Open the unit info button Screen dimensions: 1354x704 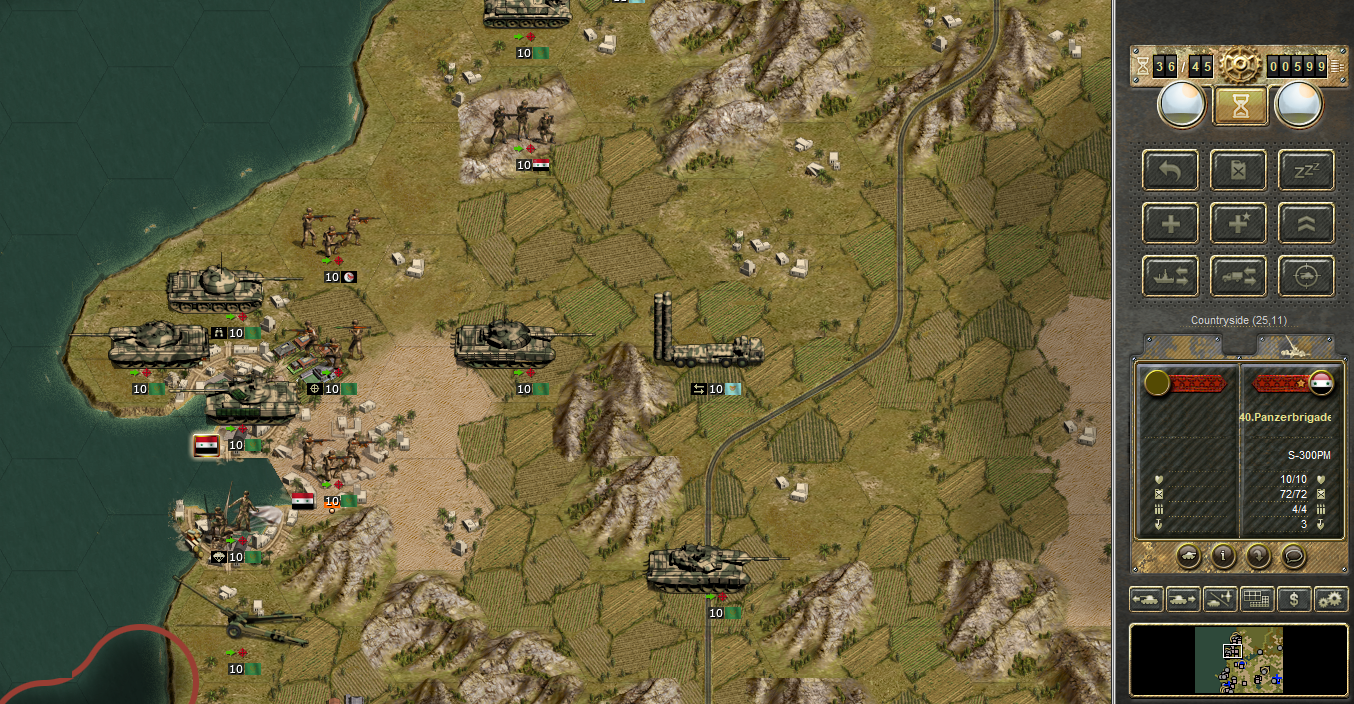1222,554
